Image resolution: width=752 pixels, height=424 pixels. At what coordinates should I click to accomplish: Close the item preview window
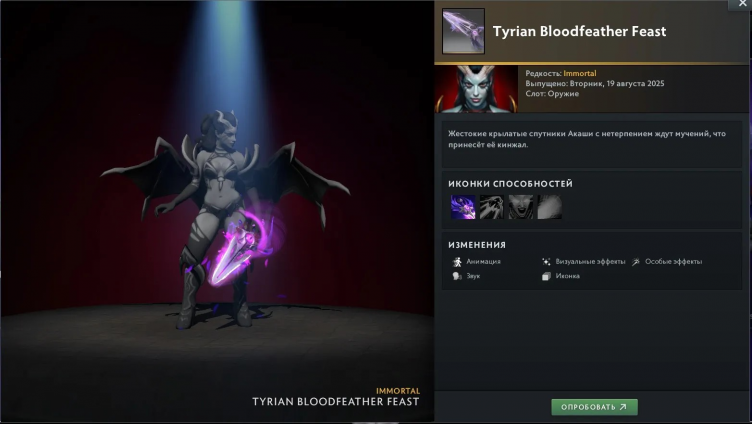coord(742,5)
